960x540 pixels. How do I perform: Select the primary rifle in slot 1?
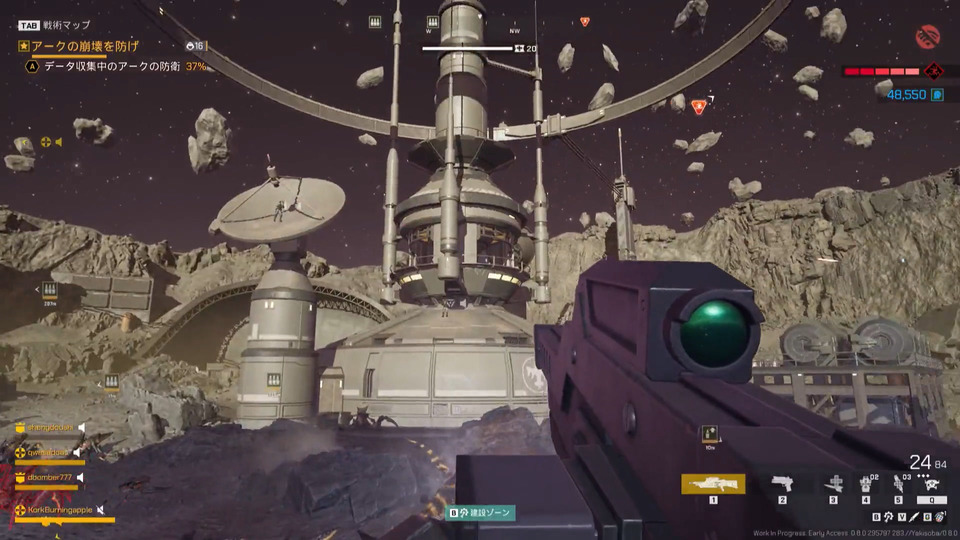tap(713, 484)
